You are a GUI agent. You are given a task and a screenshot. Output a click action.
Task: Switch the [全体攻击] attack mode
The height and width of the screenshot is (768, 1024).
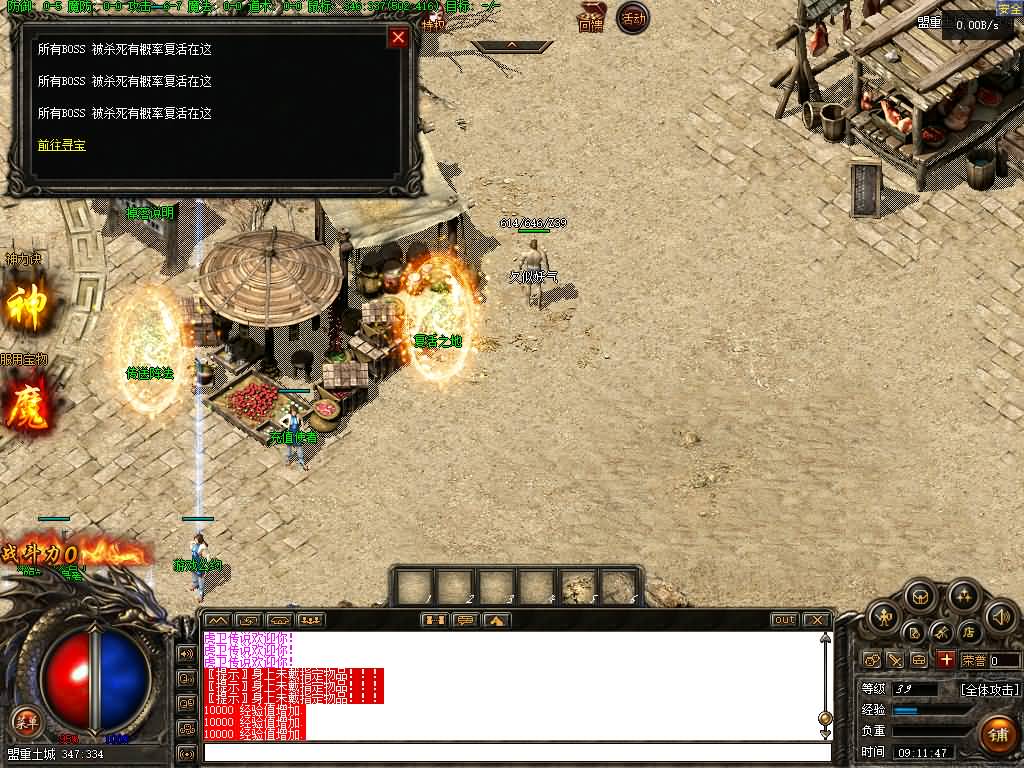(x=990, y=689)
